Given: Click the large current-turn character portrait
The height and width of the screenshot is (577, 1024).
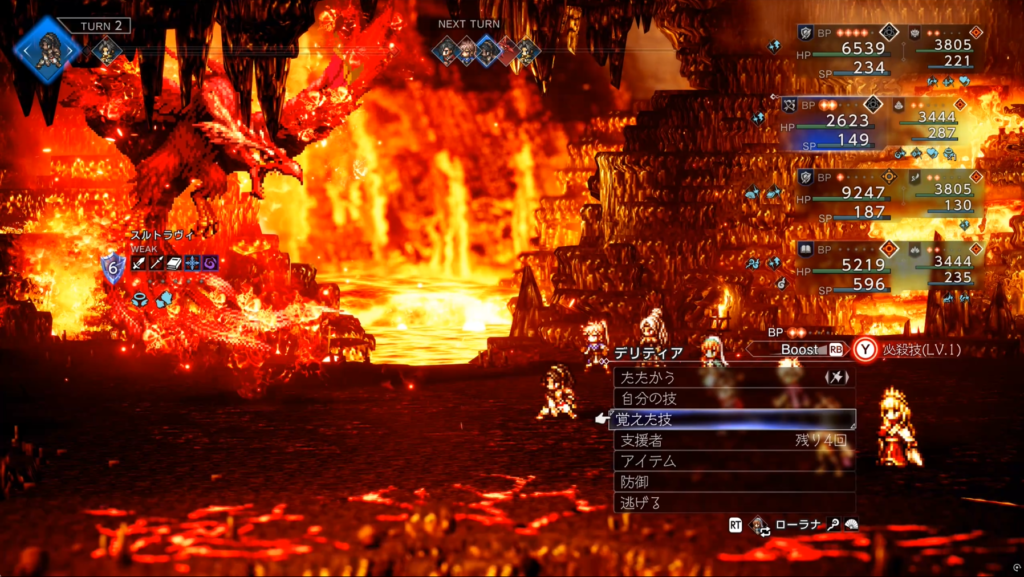Looking at the screenshot, I should pos(45,47).
